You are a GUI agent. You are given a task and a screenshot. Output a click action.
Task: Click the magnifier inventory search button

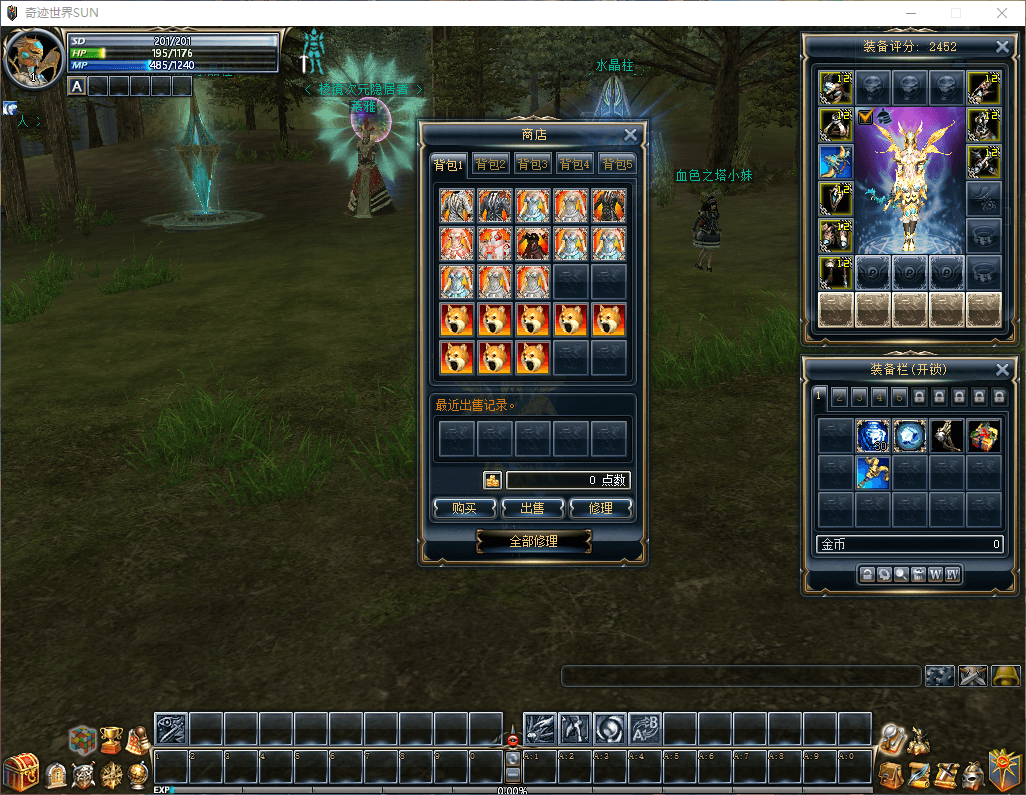click(x=901, y=574)
